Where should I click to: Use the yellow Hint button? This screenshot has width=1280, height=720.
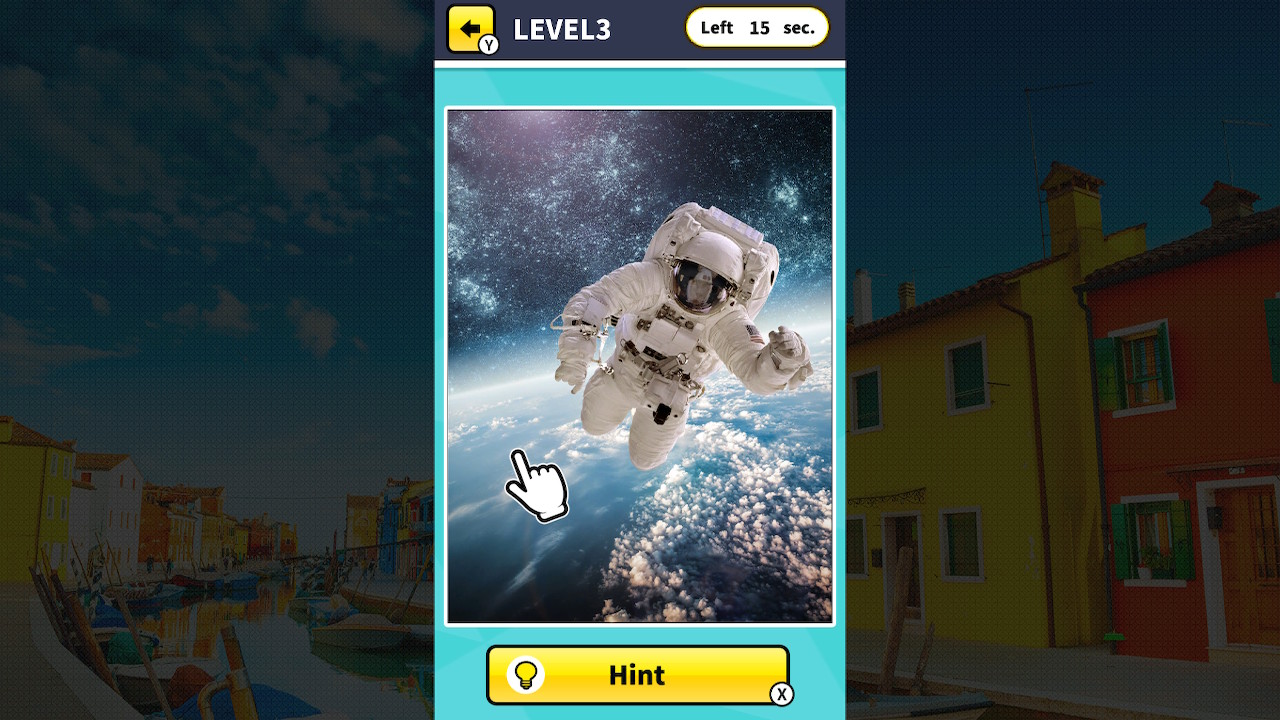637,675
